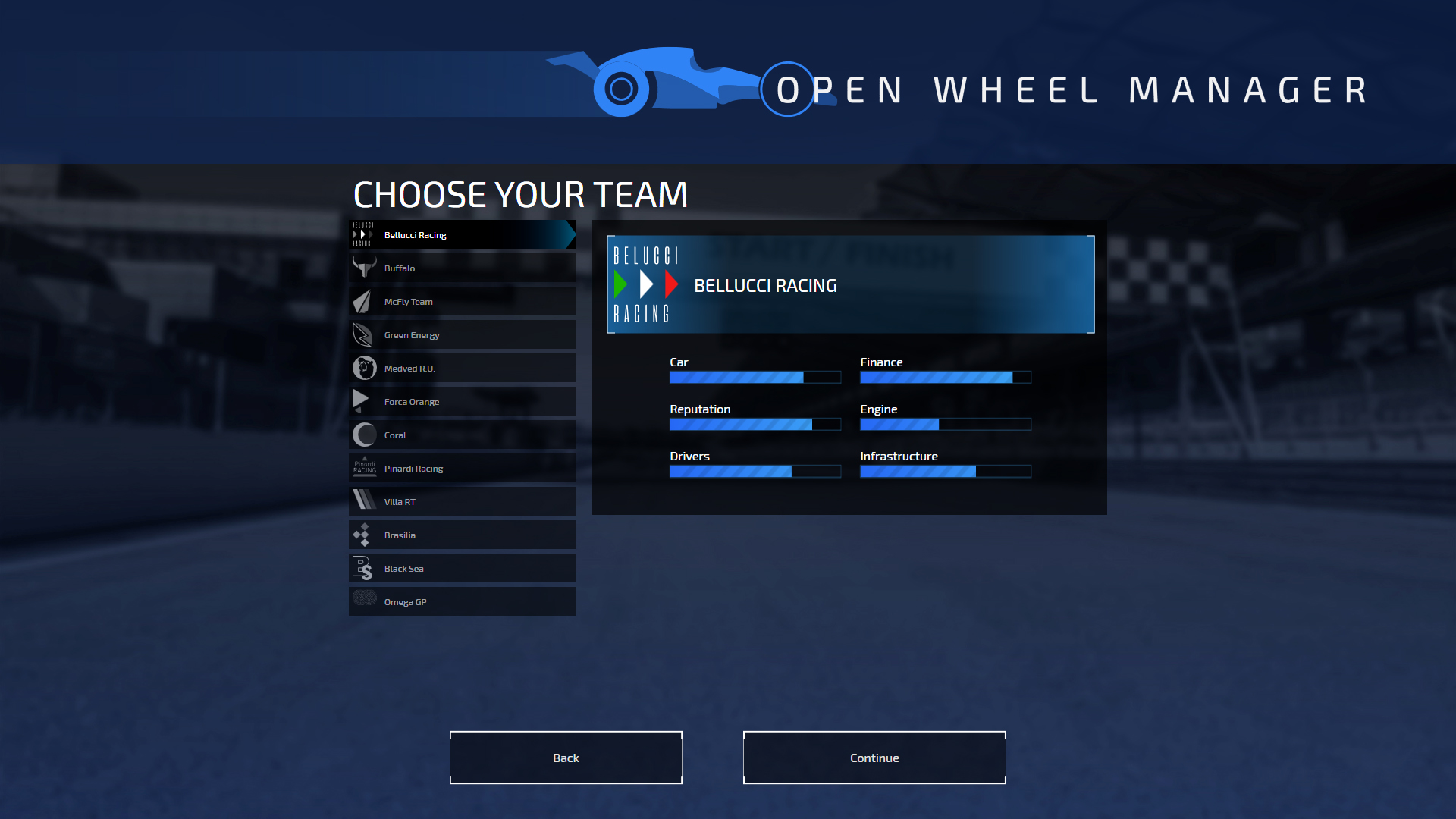
Task: Select the Bellucci Racing team
Action: [462, 235]
